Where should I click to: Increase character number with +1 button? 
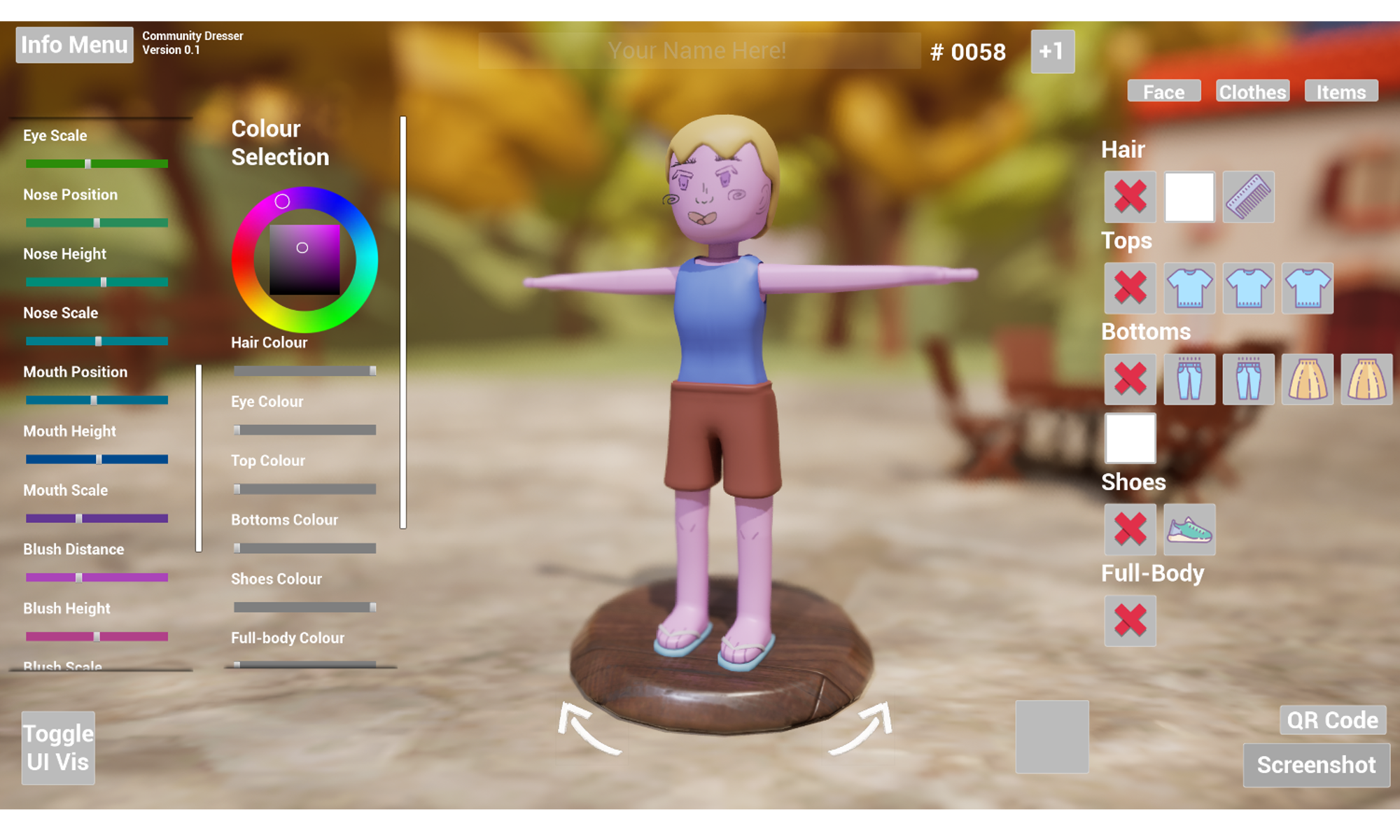point(1052,52)
